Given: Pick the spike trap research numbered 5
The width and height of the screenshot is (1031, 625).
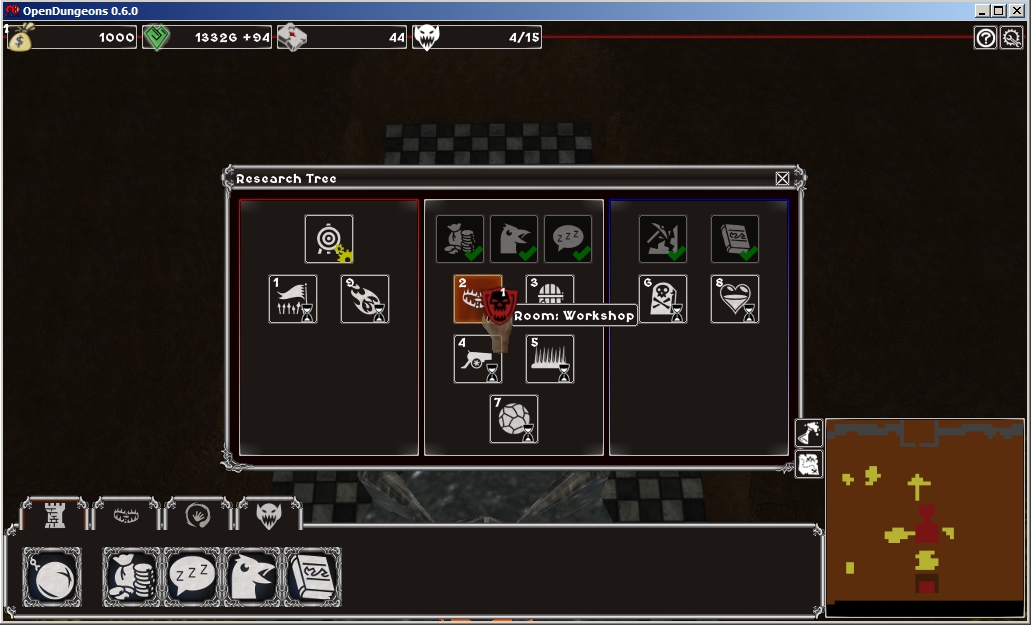Looking at the screenshot, I should 550,359.
